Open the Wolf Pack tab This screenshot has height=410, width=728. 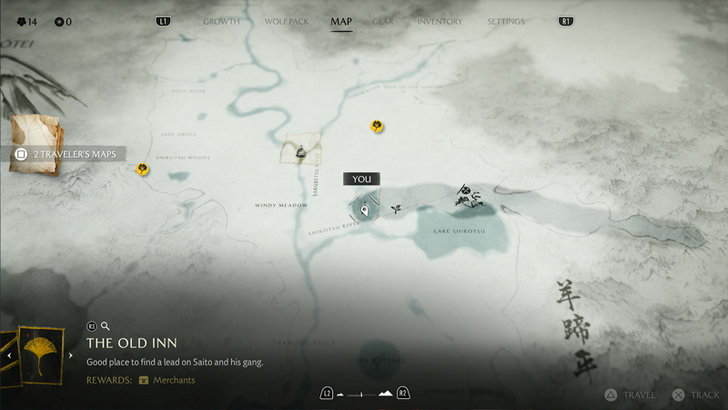click(x=285, y=21)
